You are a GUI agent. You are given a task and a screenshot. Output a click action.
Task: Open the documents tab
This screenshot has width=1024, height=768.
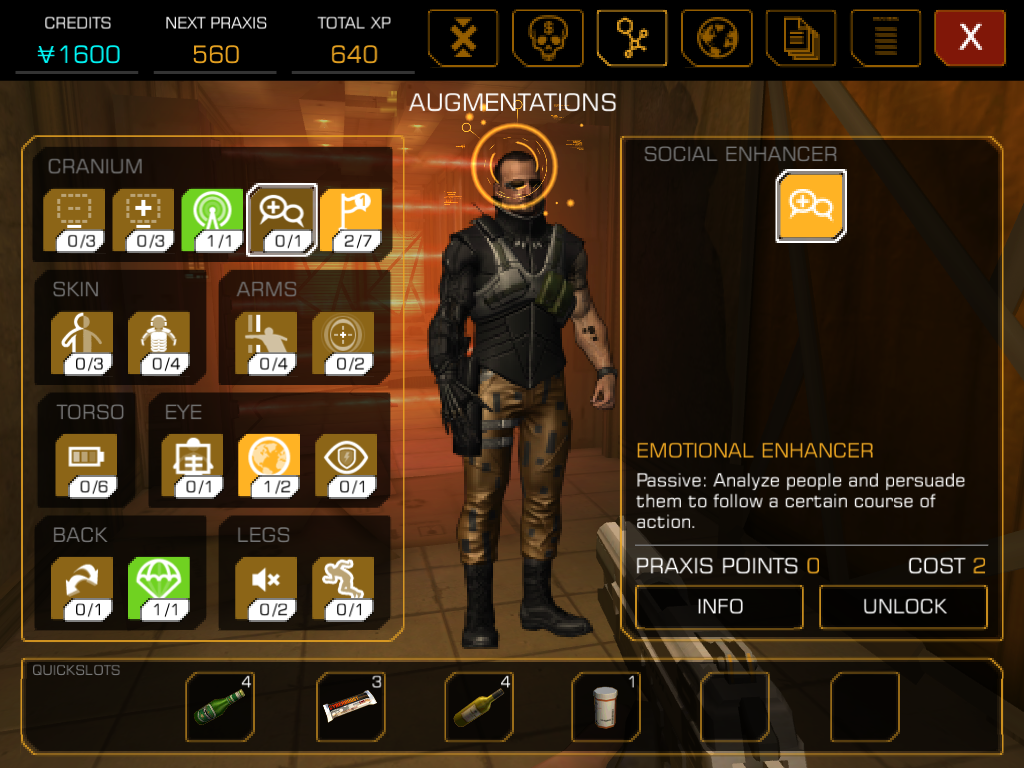click(x=801, y=38)
